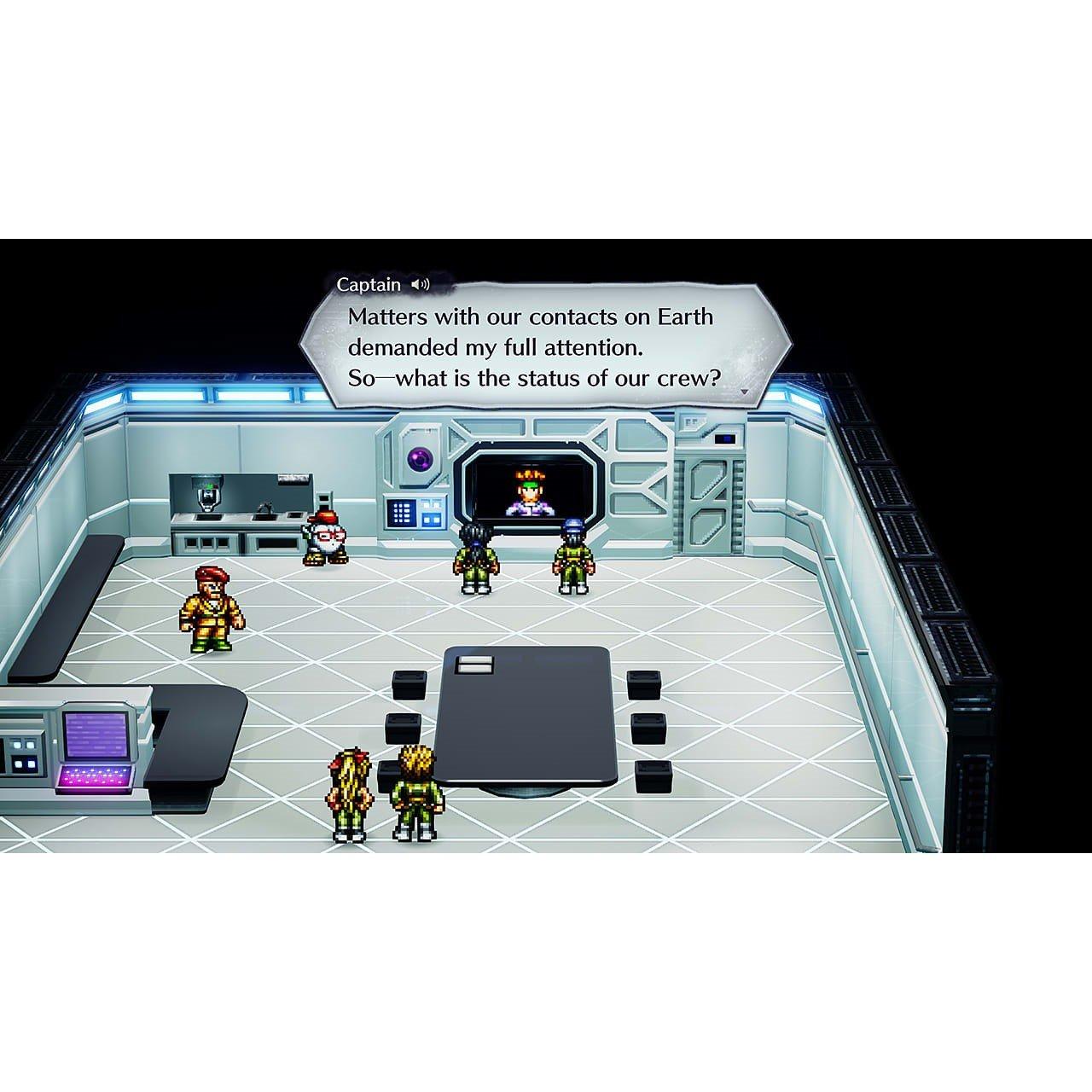Select the captain shown on the viewscreen
Image resolution: width=1092 pixels, height=1092 pixels.
pyautogui.click(x=530, y=492)
